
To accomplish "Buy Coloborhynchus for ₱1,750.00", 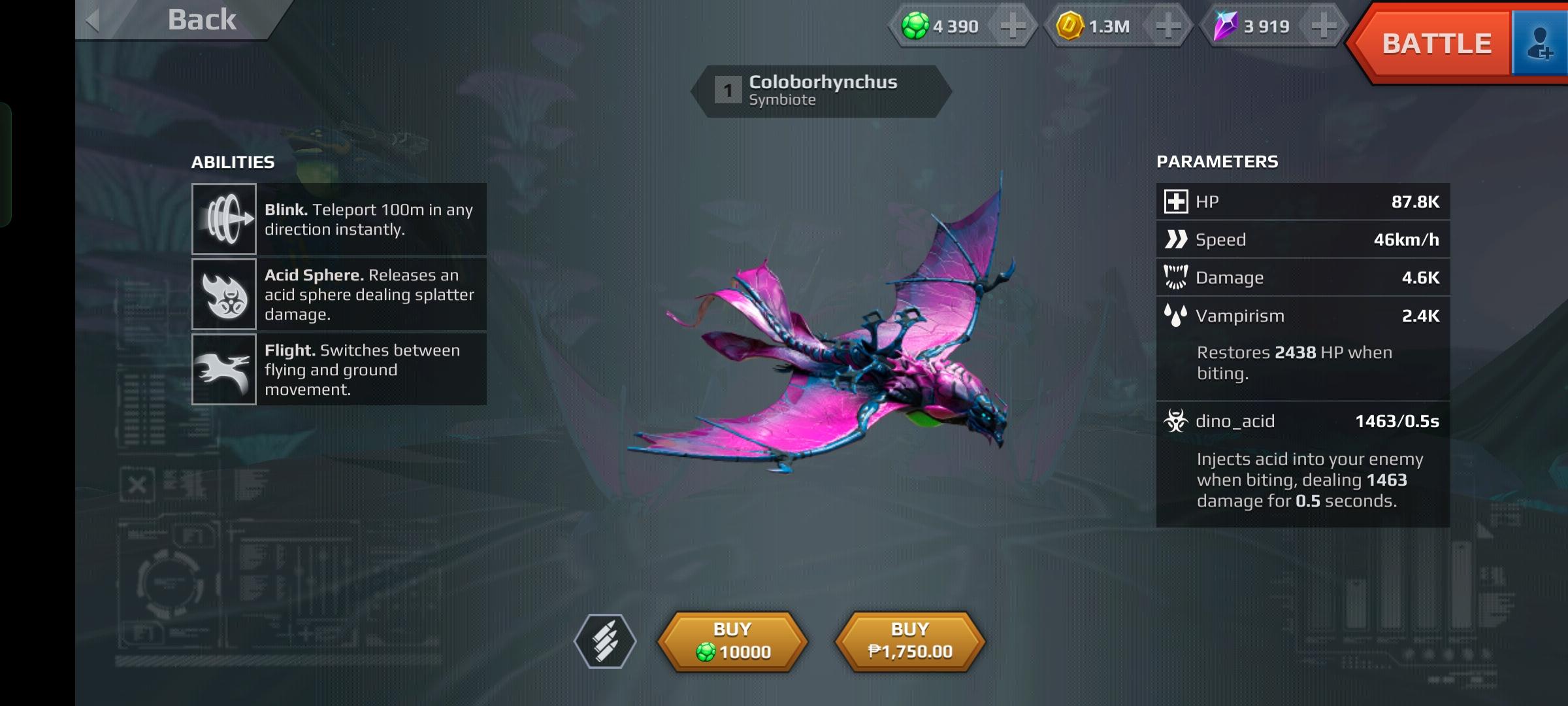I will [x=910, y=641].
